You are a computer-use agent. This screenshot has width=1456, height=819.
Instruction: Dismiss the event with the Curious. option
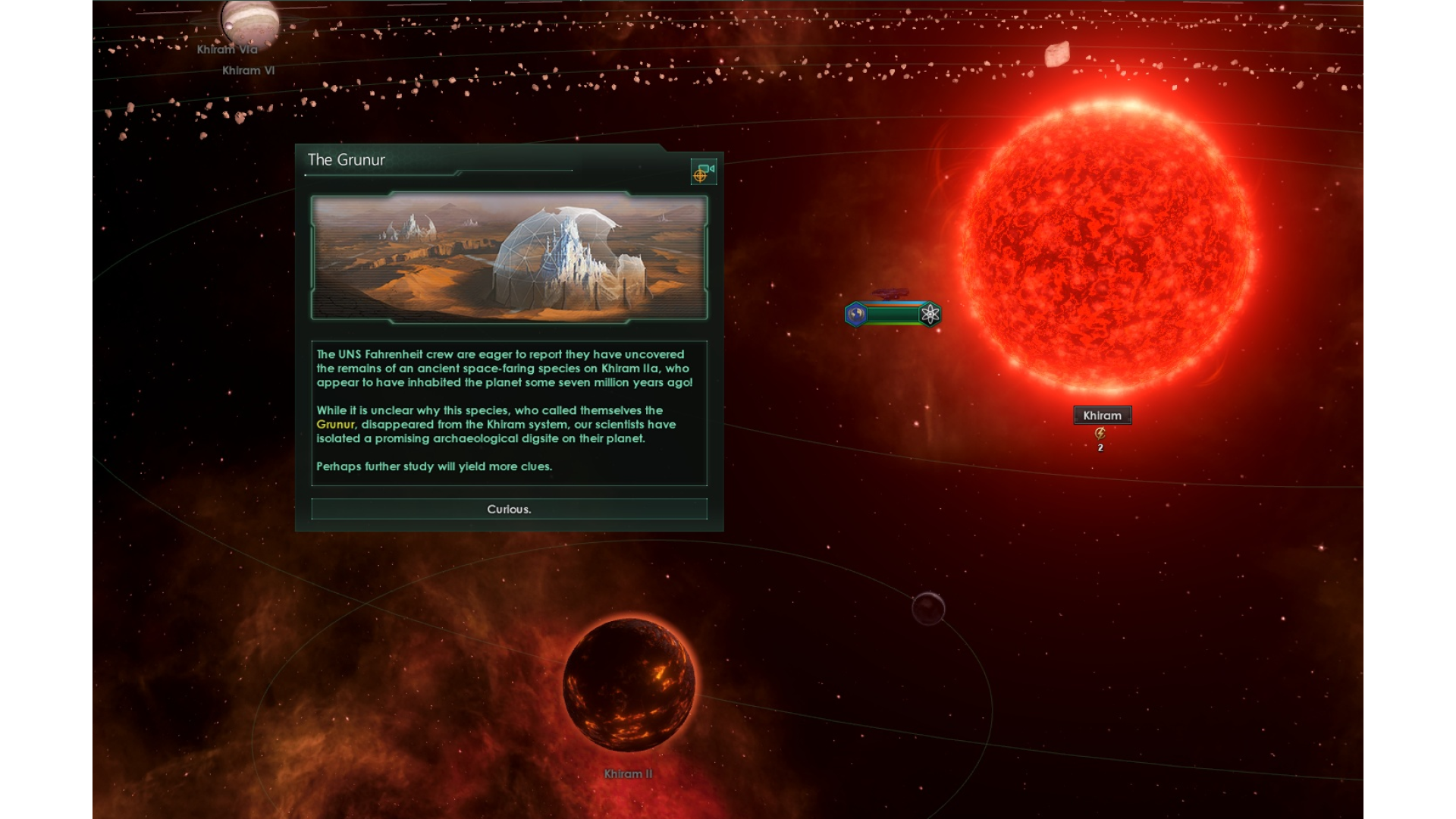coord(509,509)
